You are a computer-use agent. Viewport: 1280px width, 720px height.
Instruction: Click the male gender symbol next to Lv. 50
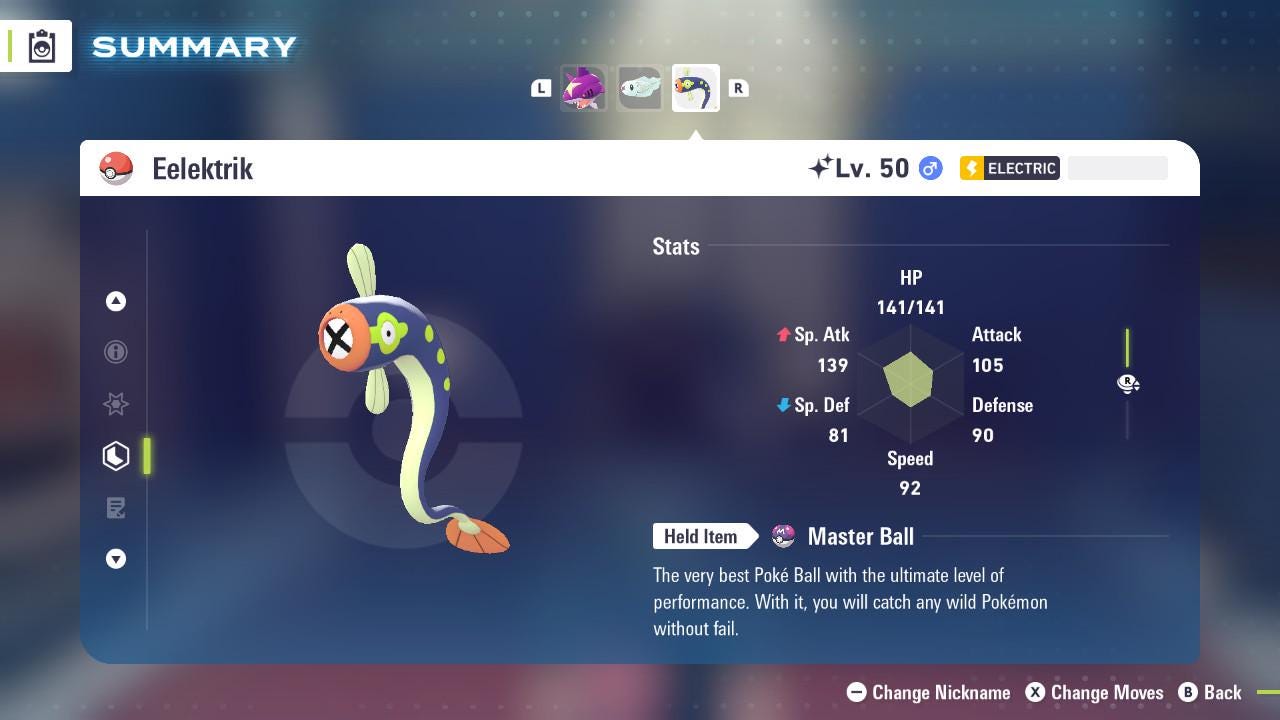coord(928,168)
